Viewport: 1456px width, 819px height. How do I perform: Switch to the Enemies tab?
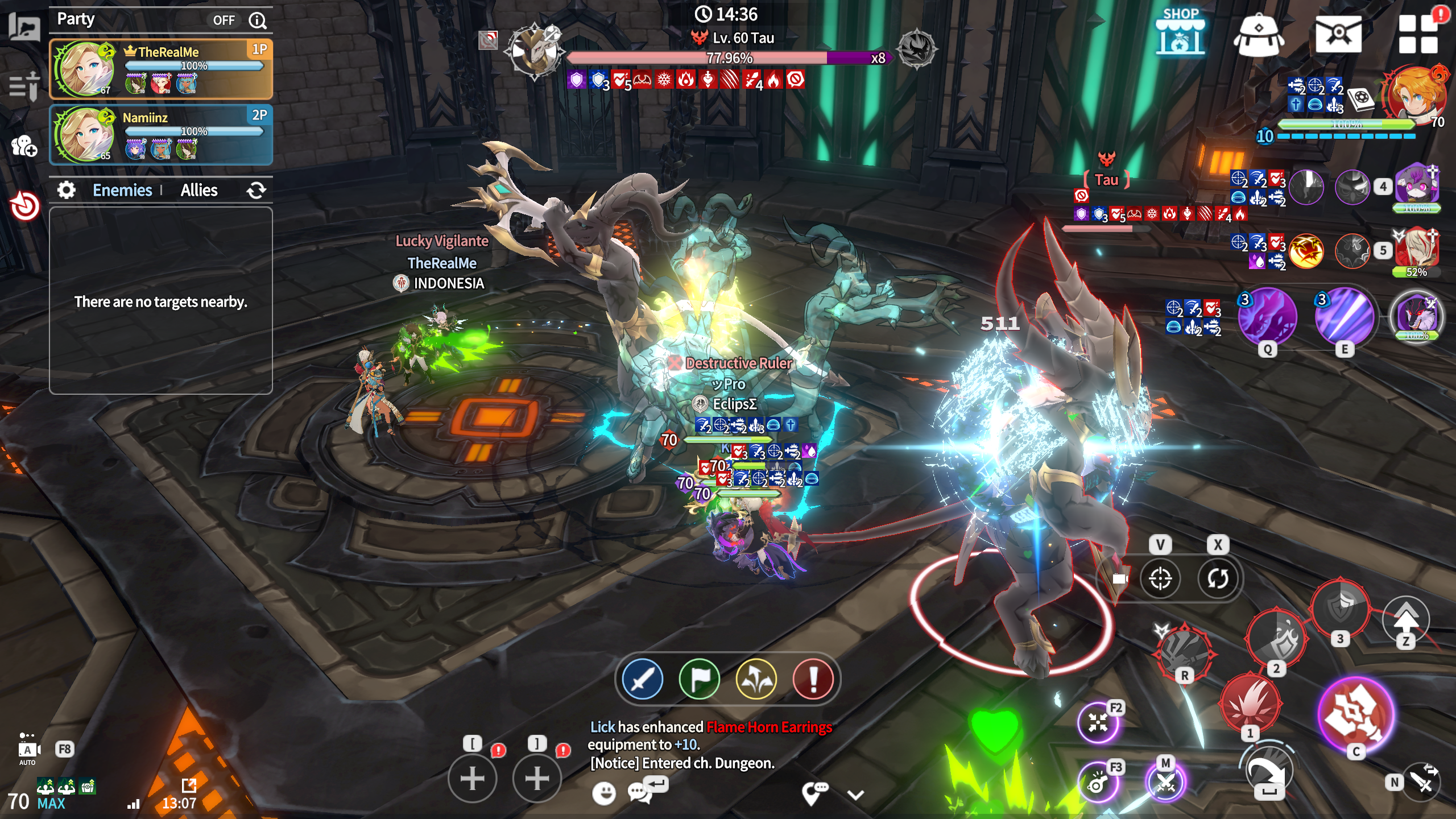pyautogui.click(x=122, y=190)
